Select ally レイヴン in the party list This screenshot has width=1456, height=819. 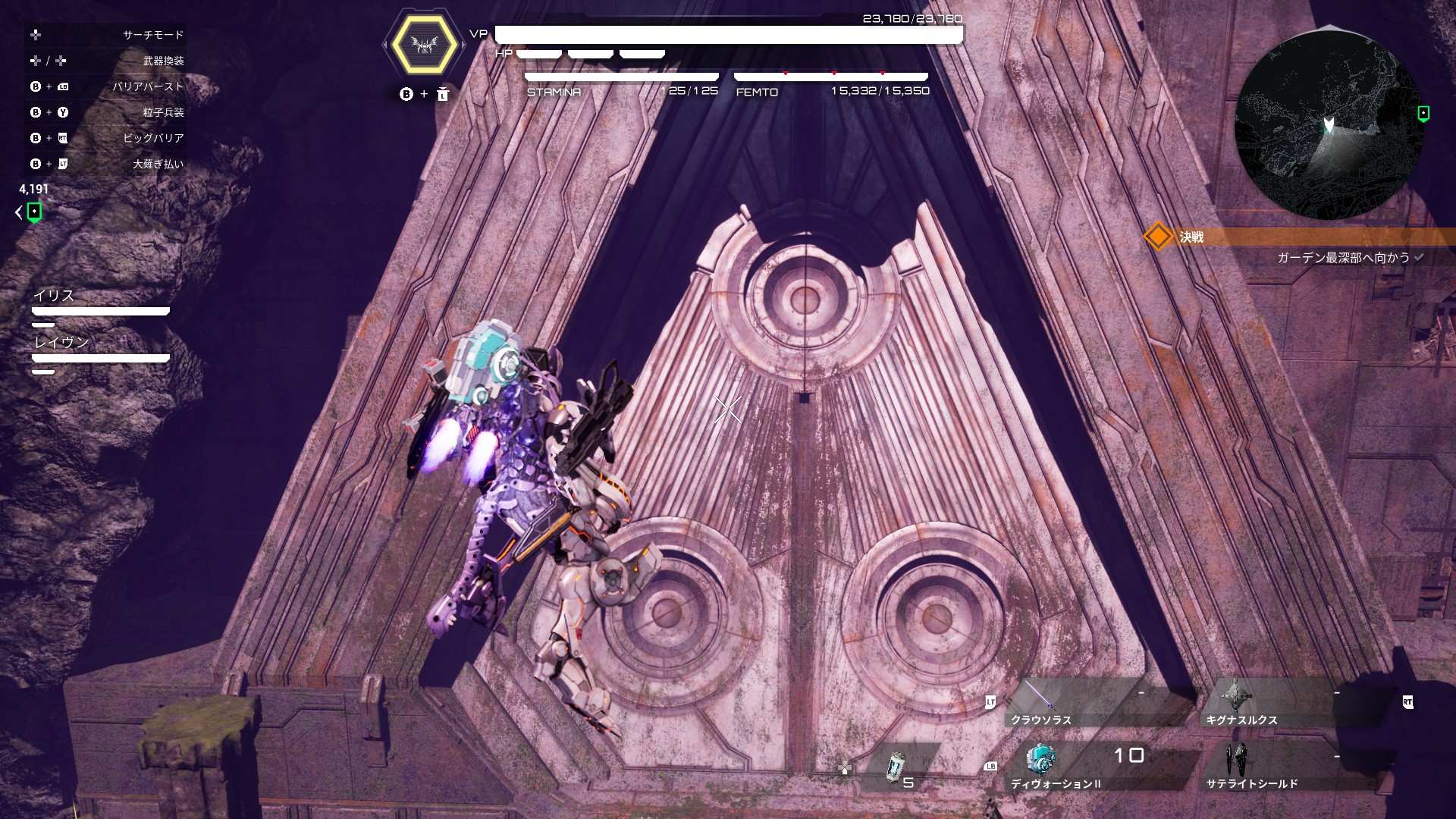(61, 343)
